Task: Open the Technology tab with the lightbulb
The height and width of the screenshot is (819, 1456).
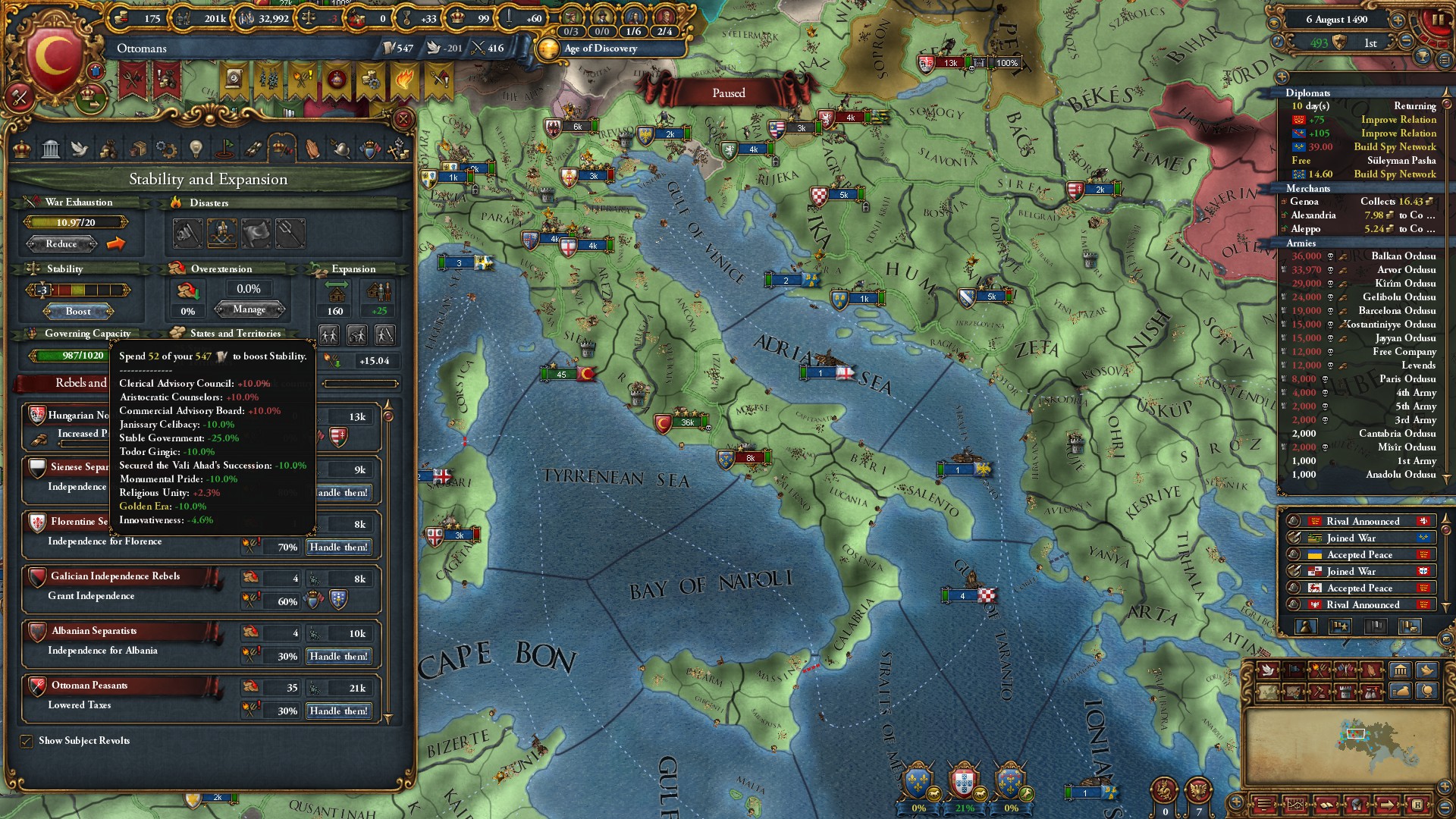Action: 196,149
